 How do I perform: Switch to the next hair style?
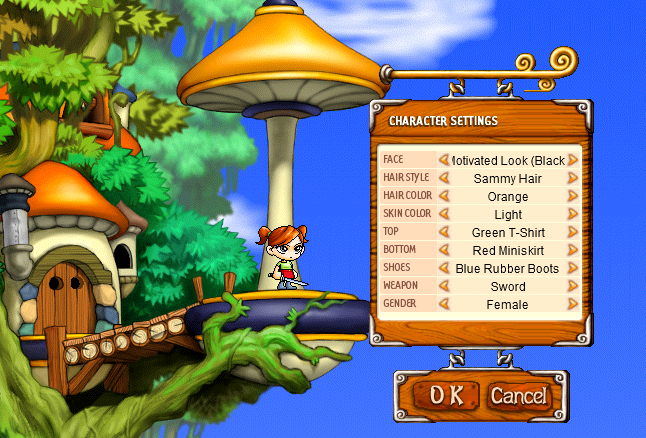click(x=573, y=178)
